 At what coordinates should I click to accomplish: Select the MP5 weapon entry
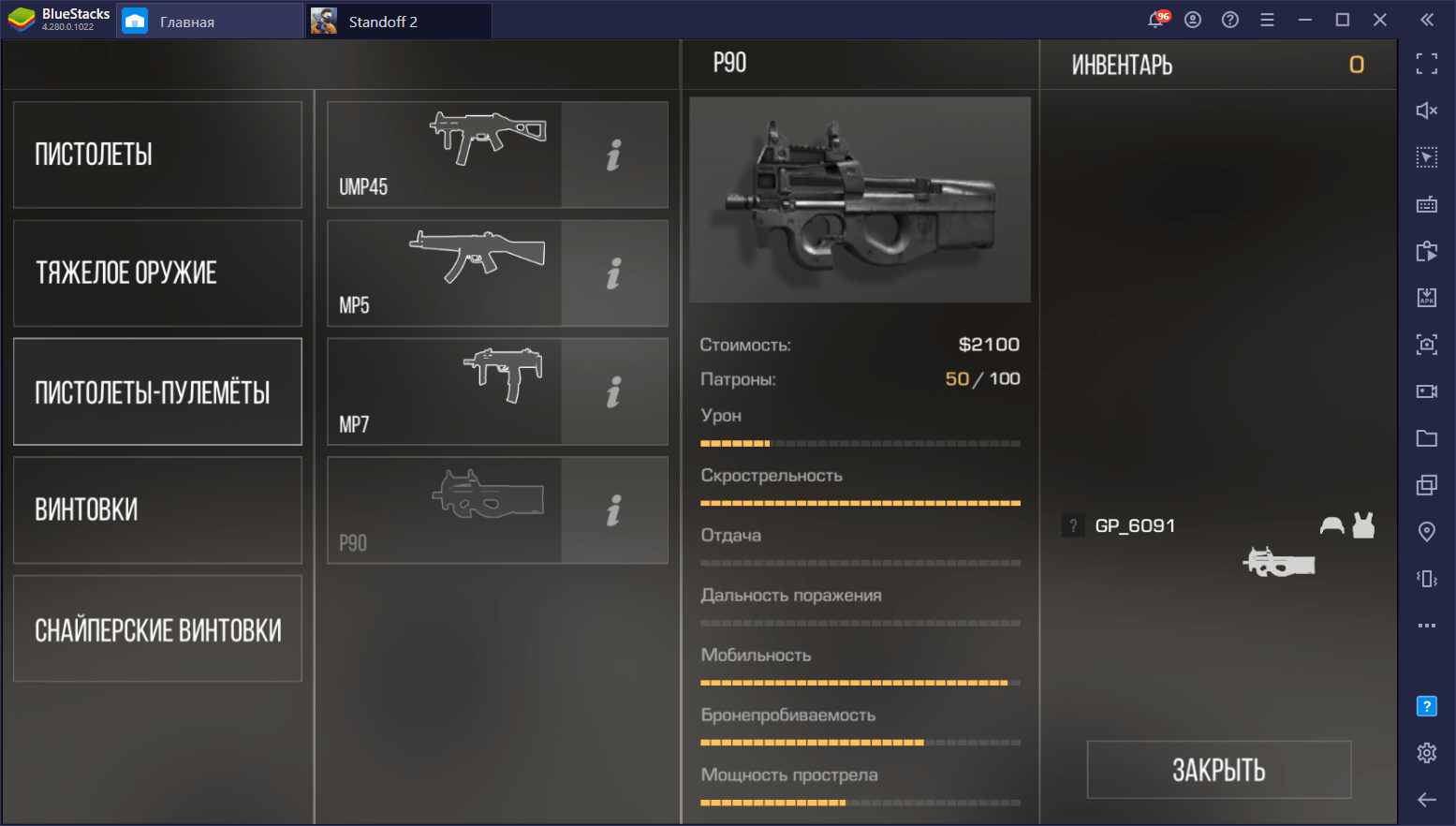pyautogui.click(x=445, y=273)
